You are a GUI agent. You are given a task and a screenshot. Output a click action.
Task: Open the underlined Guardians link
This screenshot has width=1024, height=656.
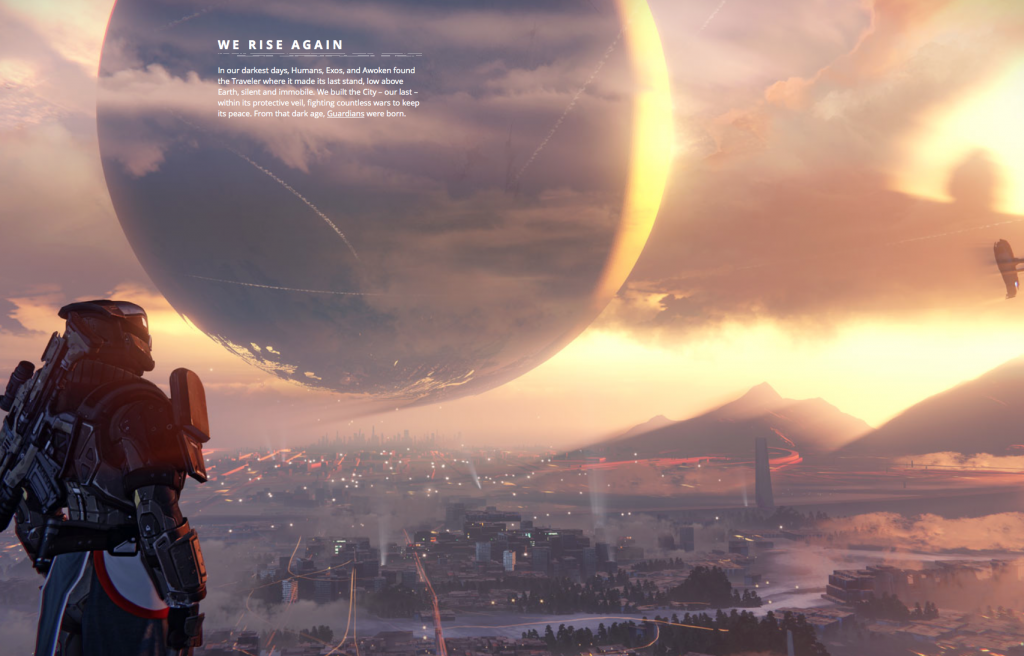click(x=345, y=114)
